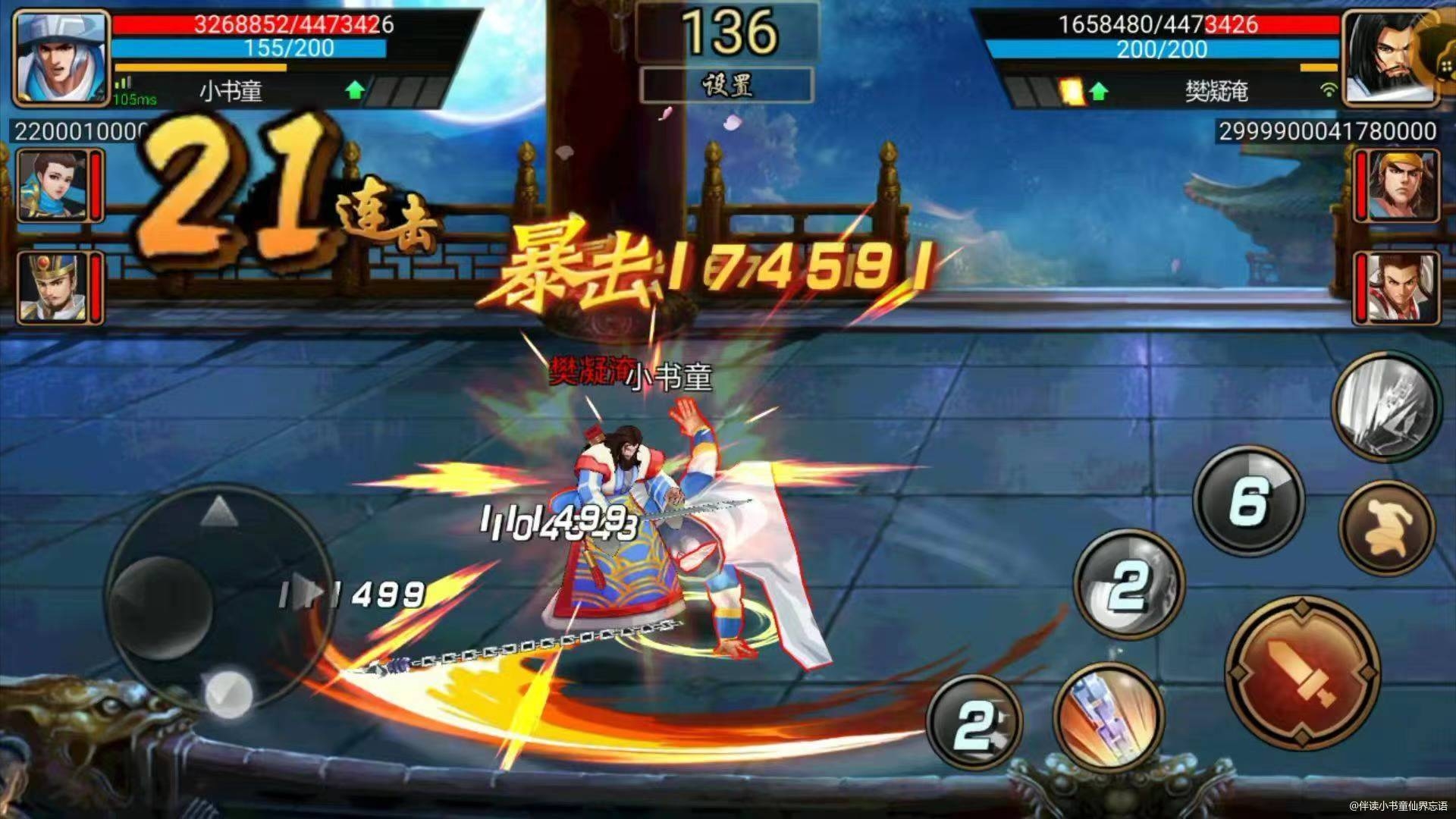Click 小书童's white-hooded hero portrait

pyautogui.click(x=61, y=57)
